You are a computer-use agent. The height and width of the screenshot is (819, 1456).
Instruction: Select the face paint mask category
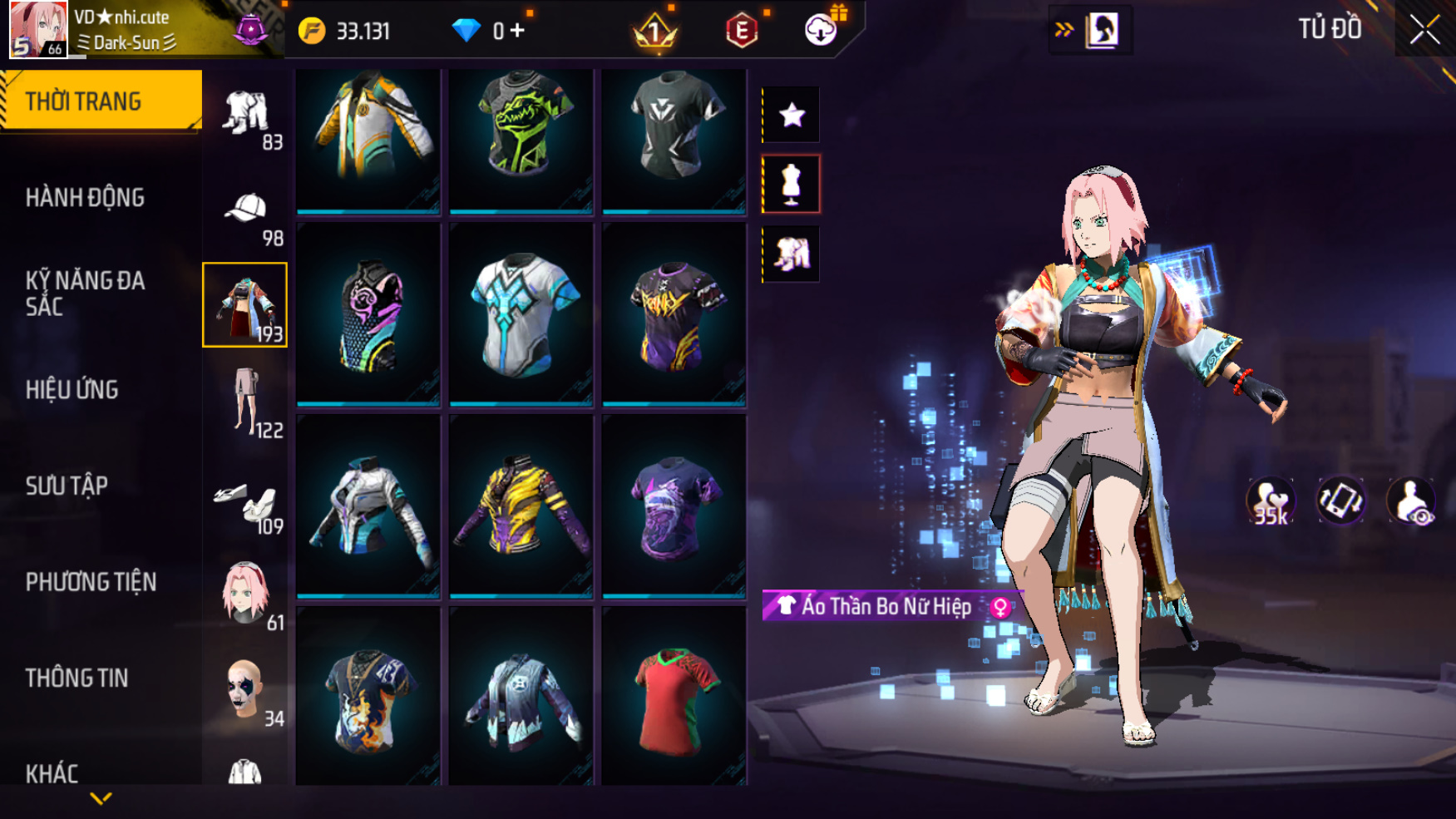(246, 690)
